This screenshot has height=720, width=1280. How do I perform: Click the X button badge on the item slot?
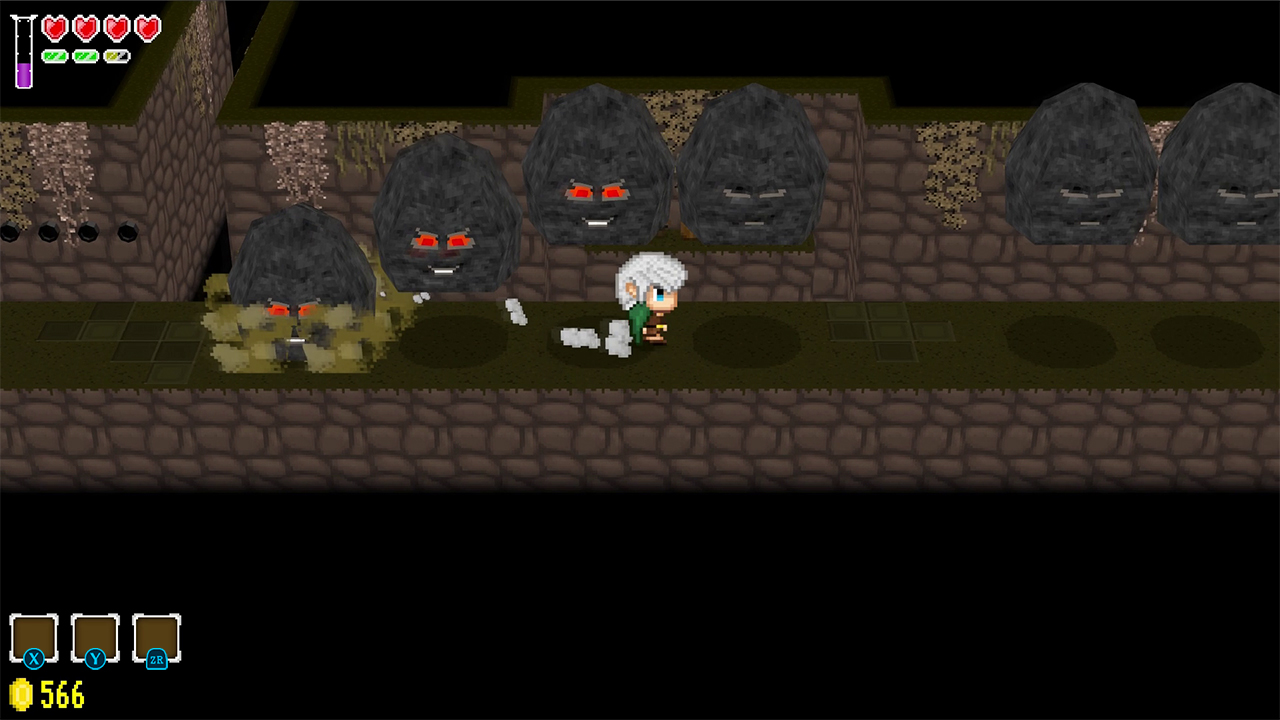tap(35, 659)
